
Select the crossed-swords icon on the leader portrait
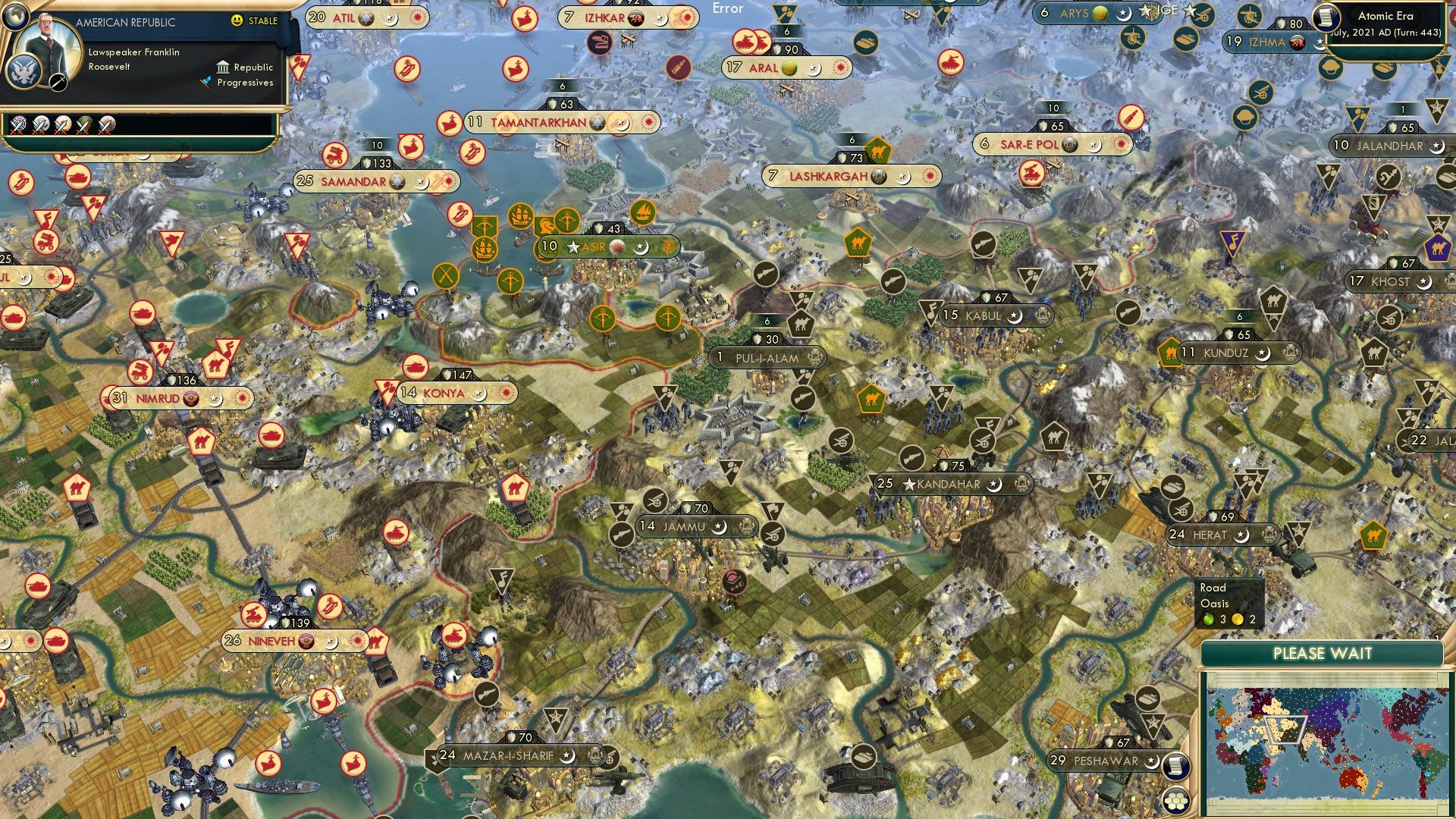pos(58,84)
